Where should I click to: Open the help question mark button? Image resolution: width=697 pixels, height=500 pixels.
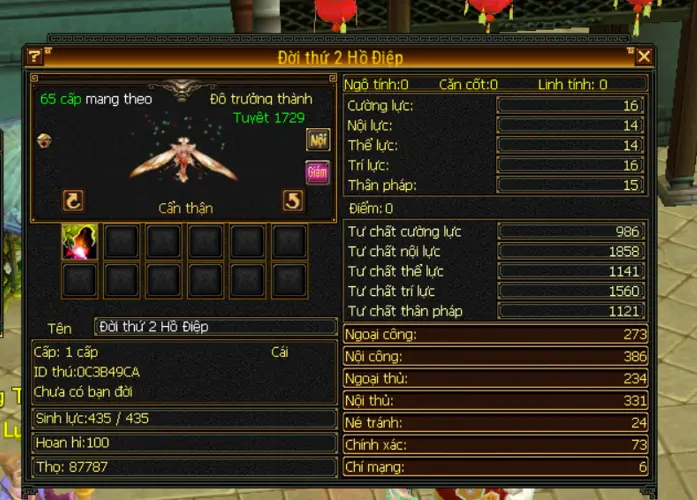pyautogui.click(x=35, y=57)
